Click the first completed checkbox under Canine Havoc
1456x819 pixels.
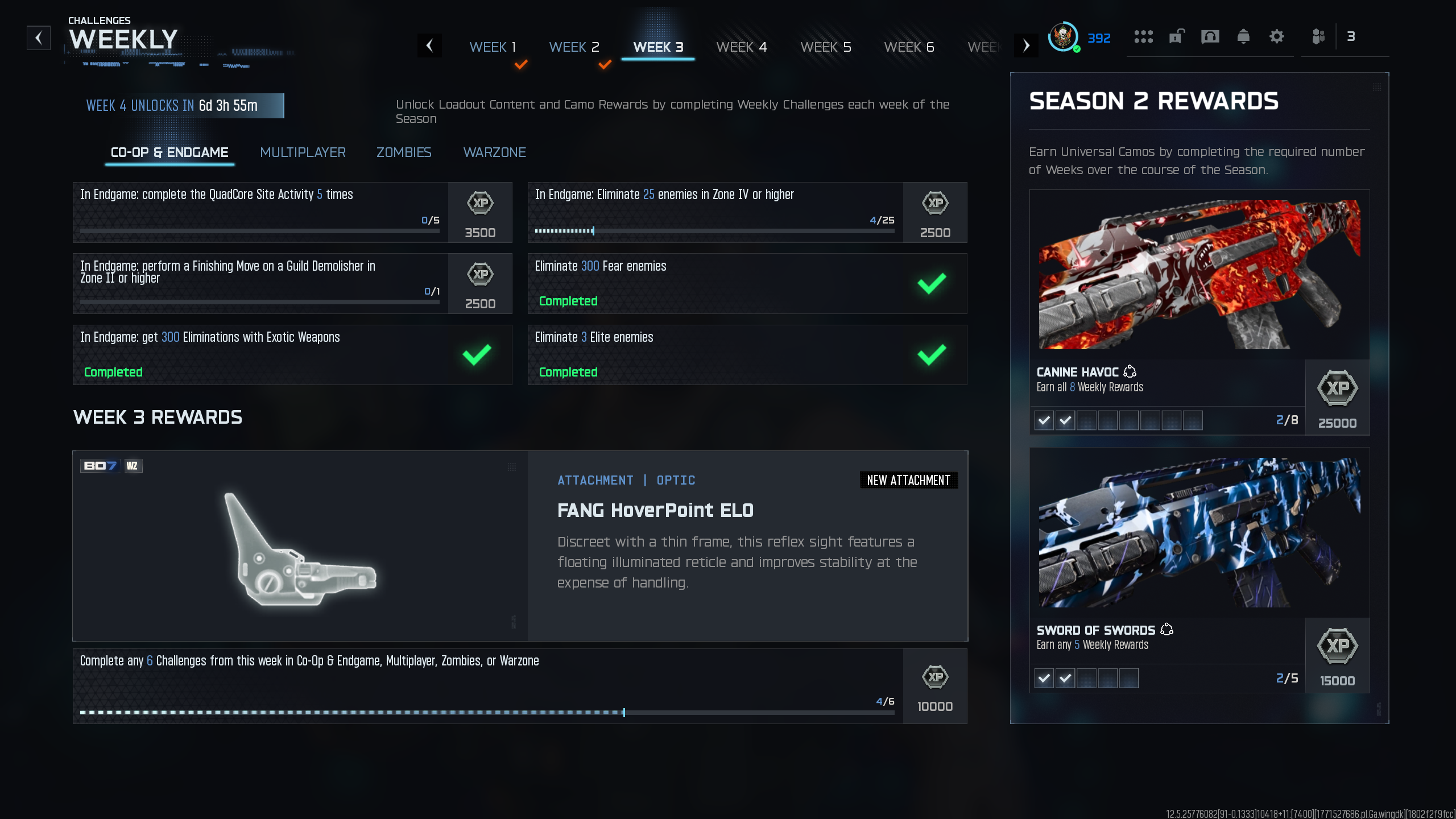click(x=1044, y=420)
